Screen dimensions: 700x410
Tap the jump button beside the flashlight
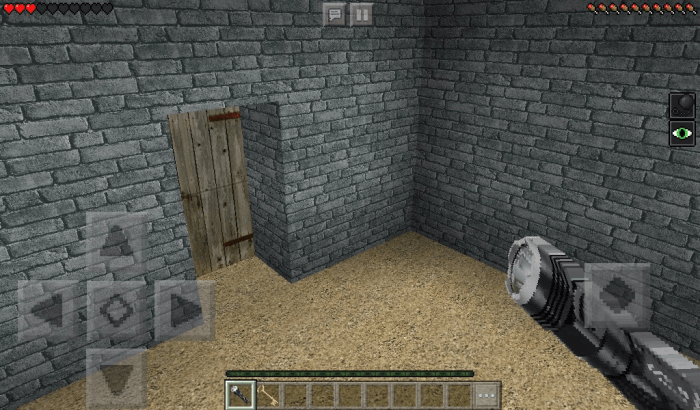point(619,293)
